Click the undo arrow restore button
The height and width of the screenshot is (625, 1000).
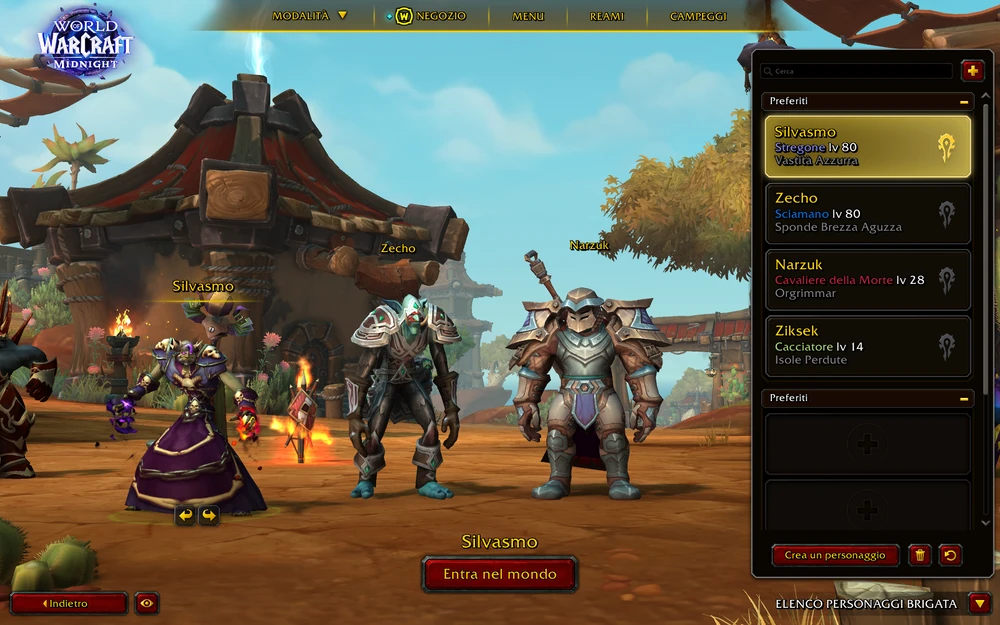click(x=951, y=556)
